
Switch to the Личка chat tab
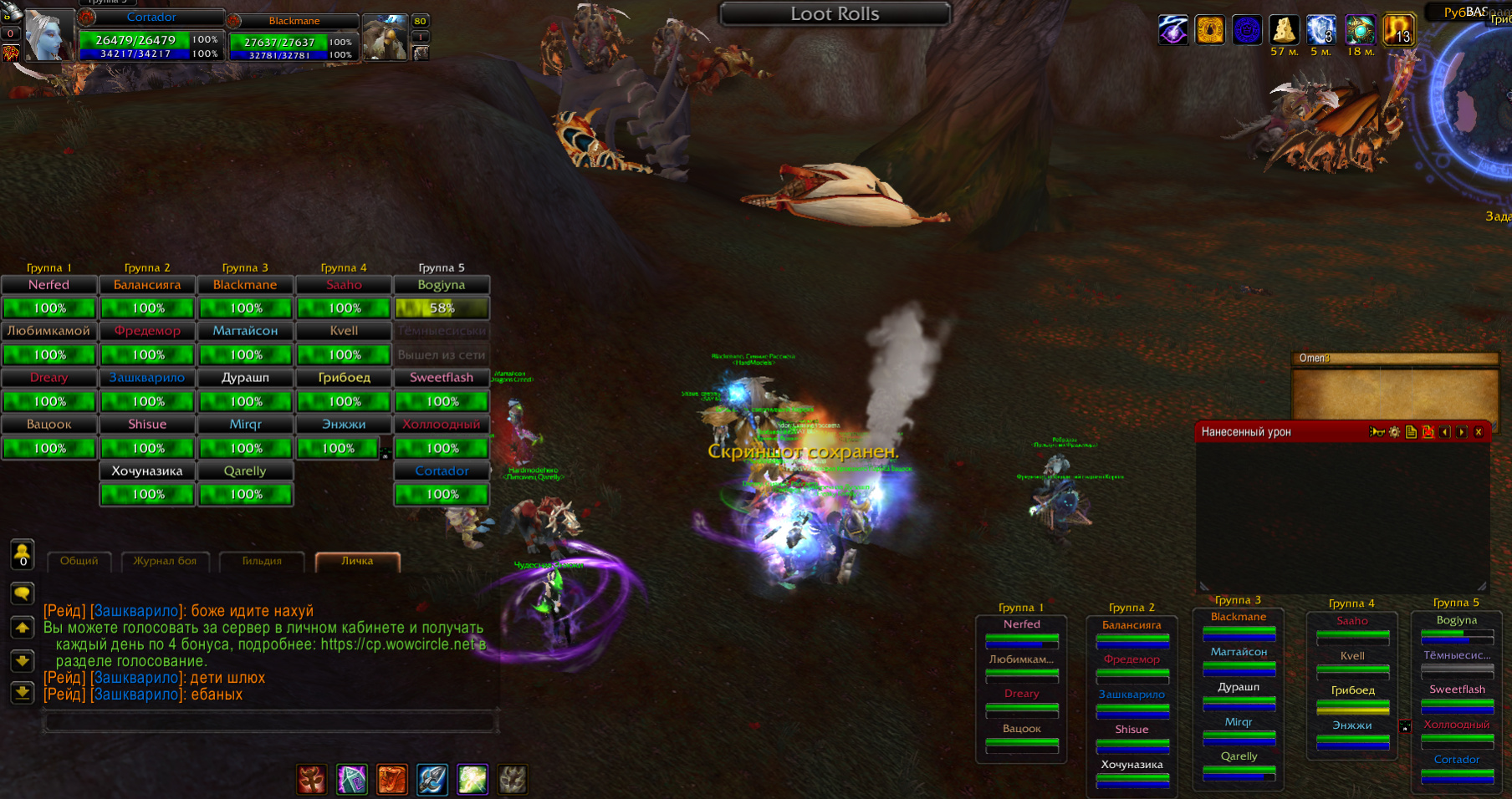coord(357,562)
